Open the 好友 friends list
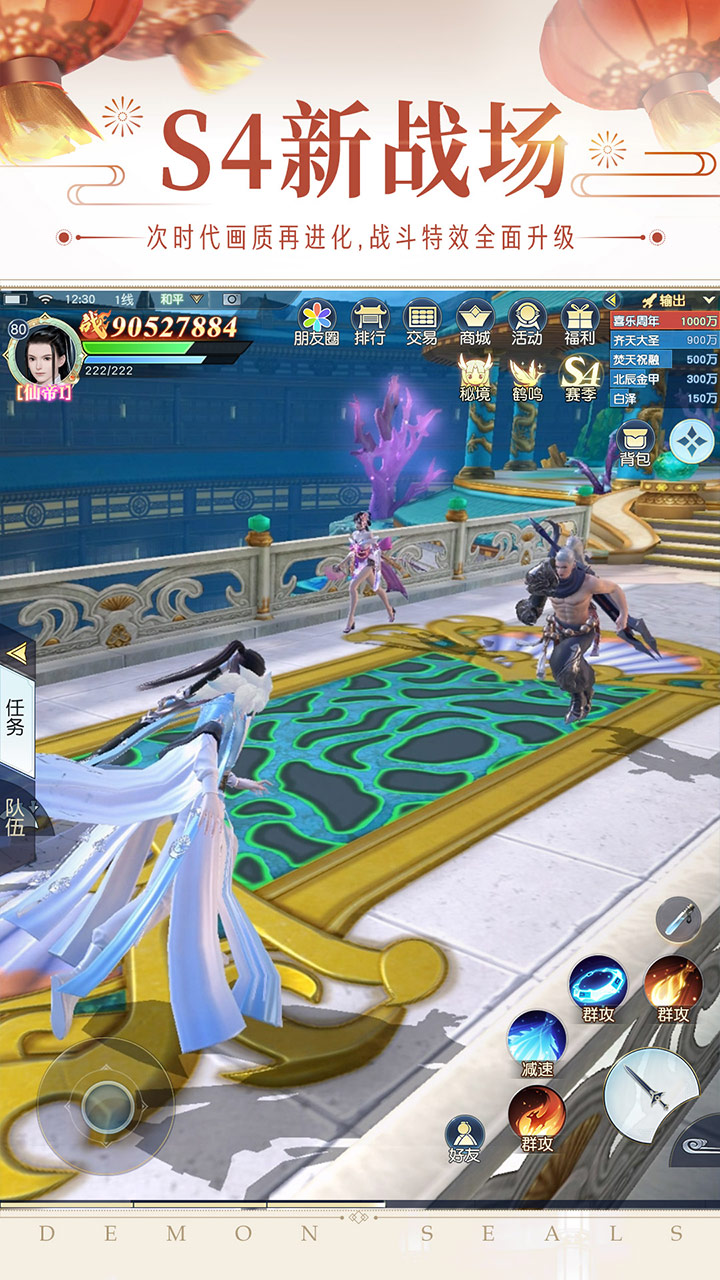The height and width of the screenshot is (1280, 720). pos(464,1138)
